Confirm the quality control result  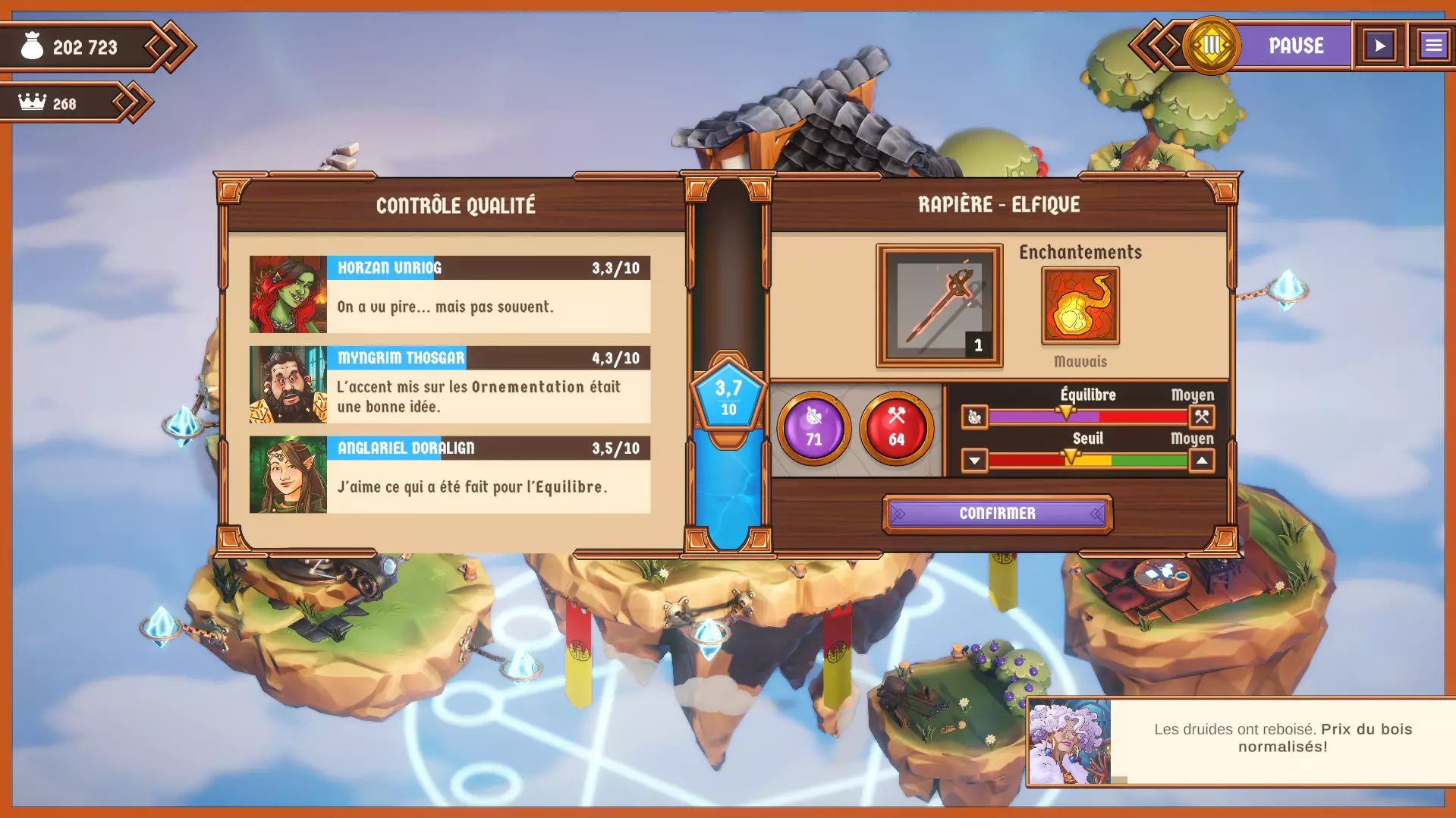997,514
